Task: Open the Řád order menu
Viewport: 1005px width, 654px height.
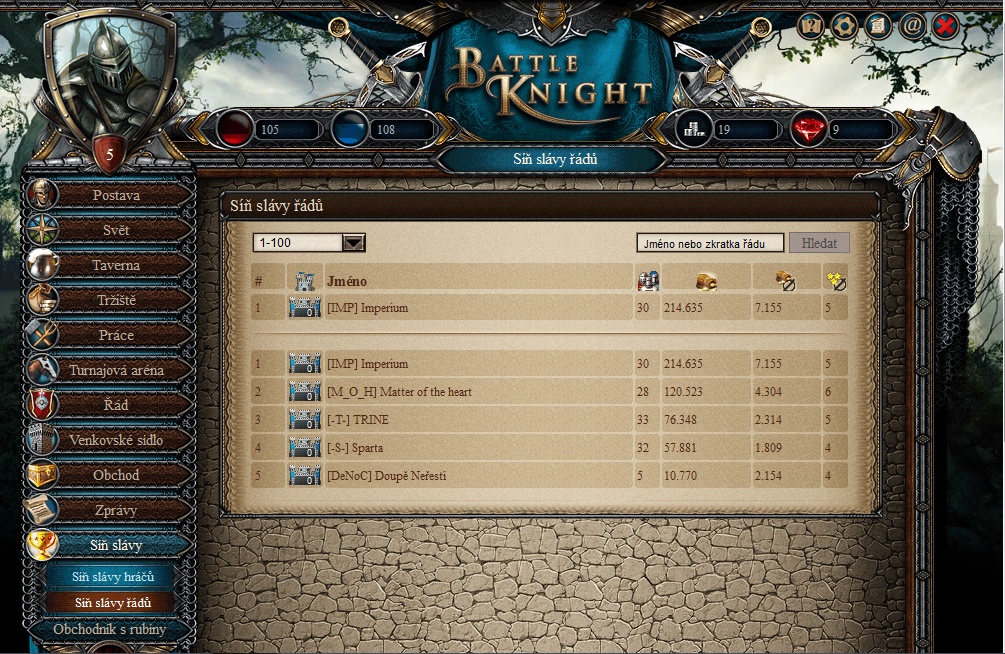Action: pos(116,405)
